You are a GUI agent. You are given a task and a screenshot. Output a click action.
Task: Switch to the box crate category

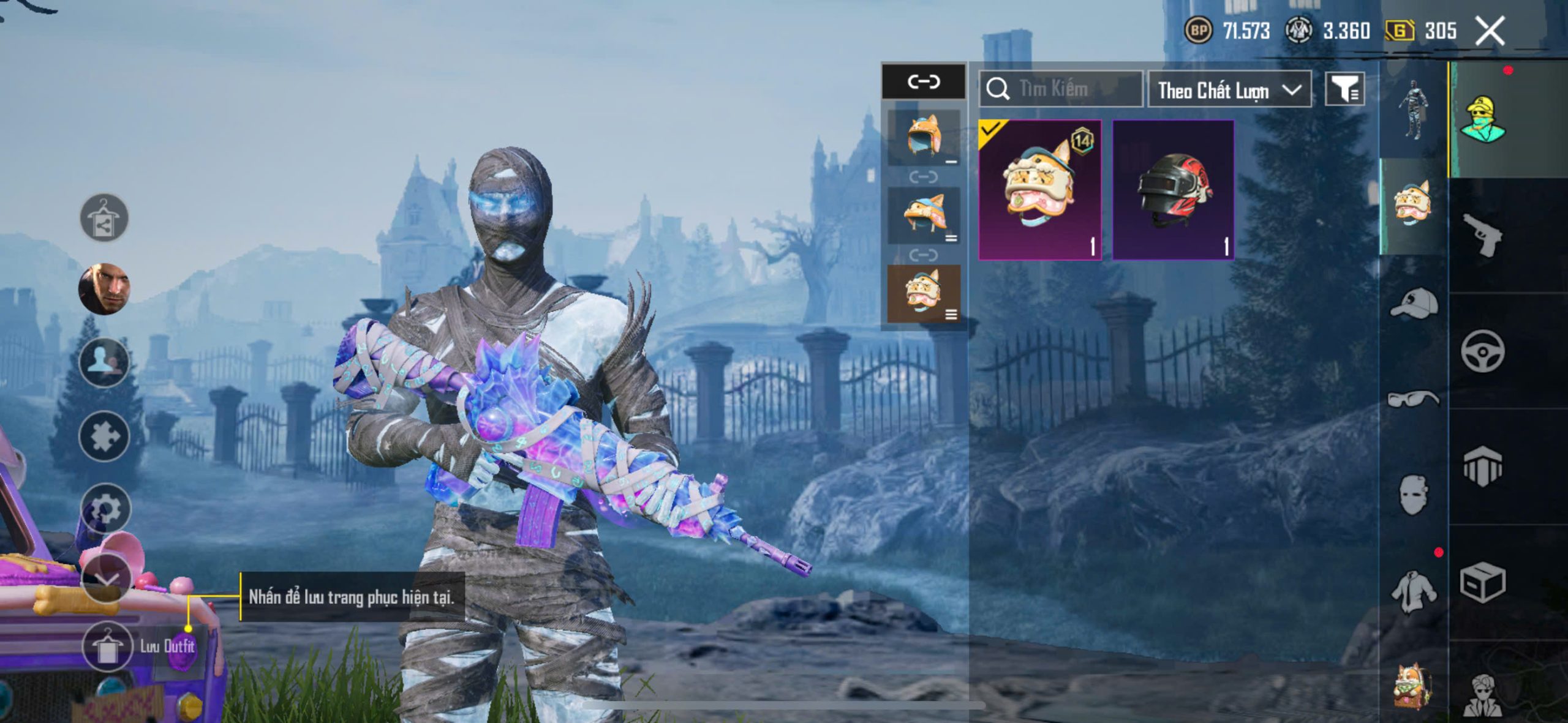coord(1482,582)
